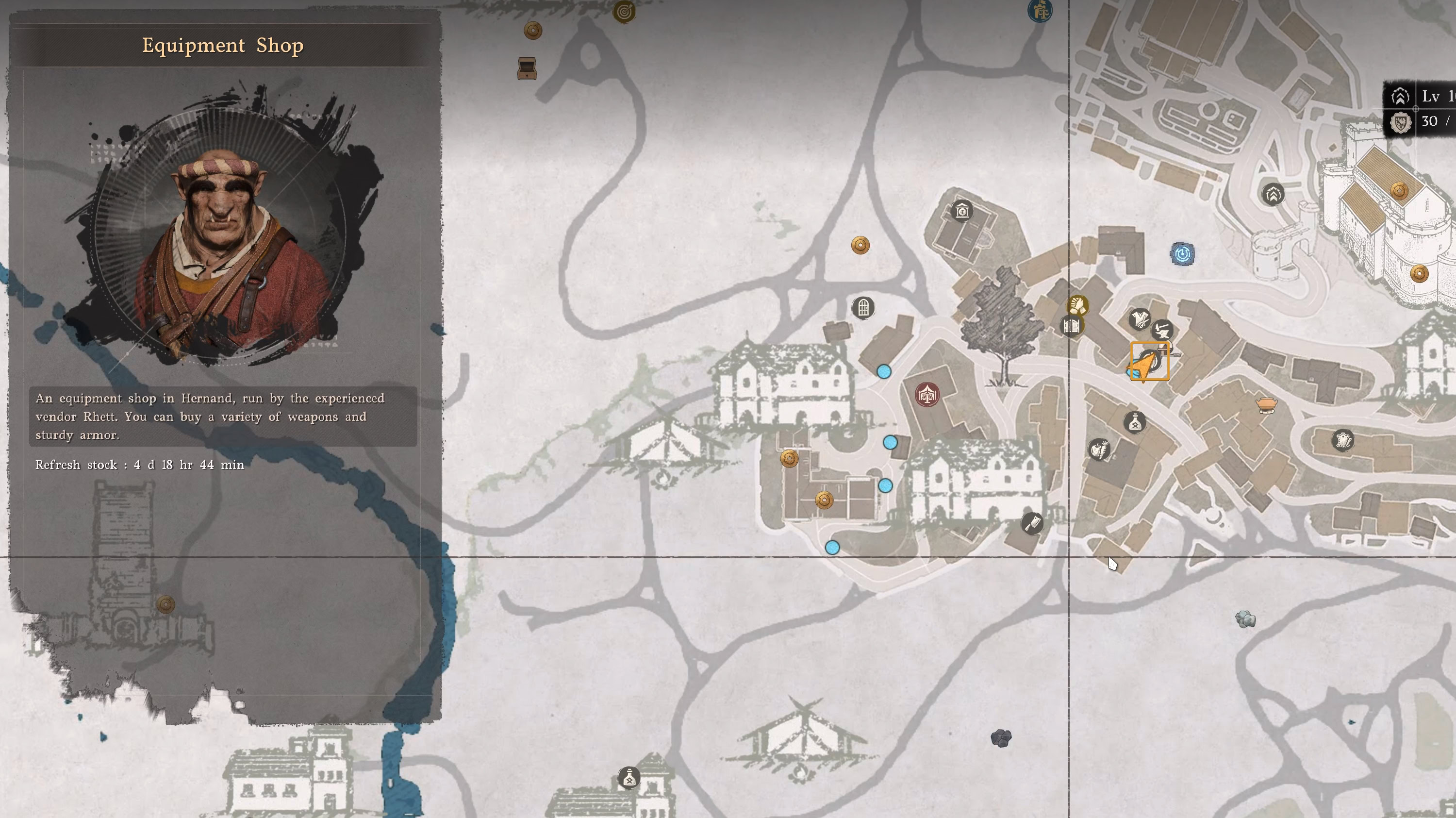Click the gold coin collectible marker near the tents
1456x818 pixels.
[x=789, y=458]
